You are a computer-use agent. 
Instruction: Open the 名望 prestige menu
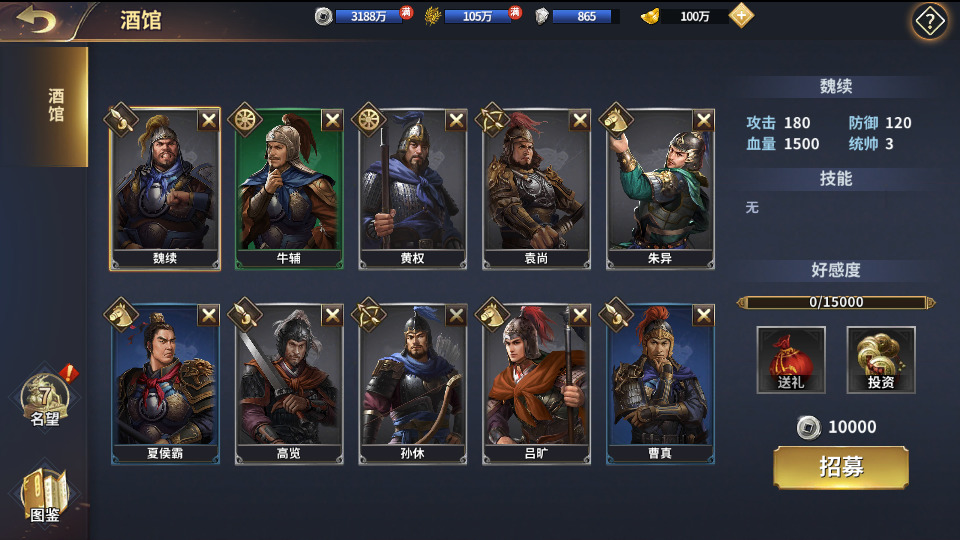coord(45,400)
